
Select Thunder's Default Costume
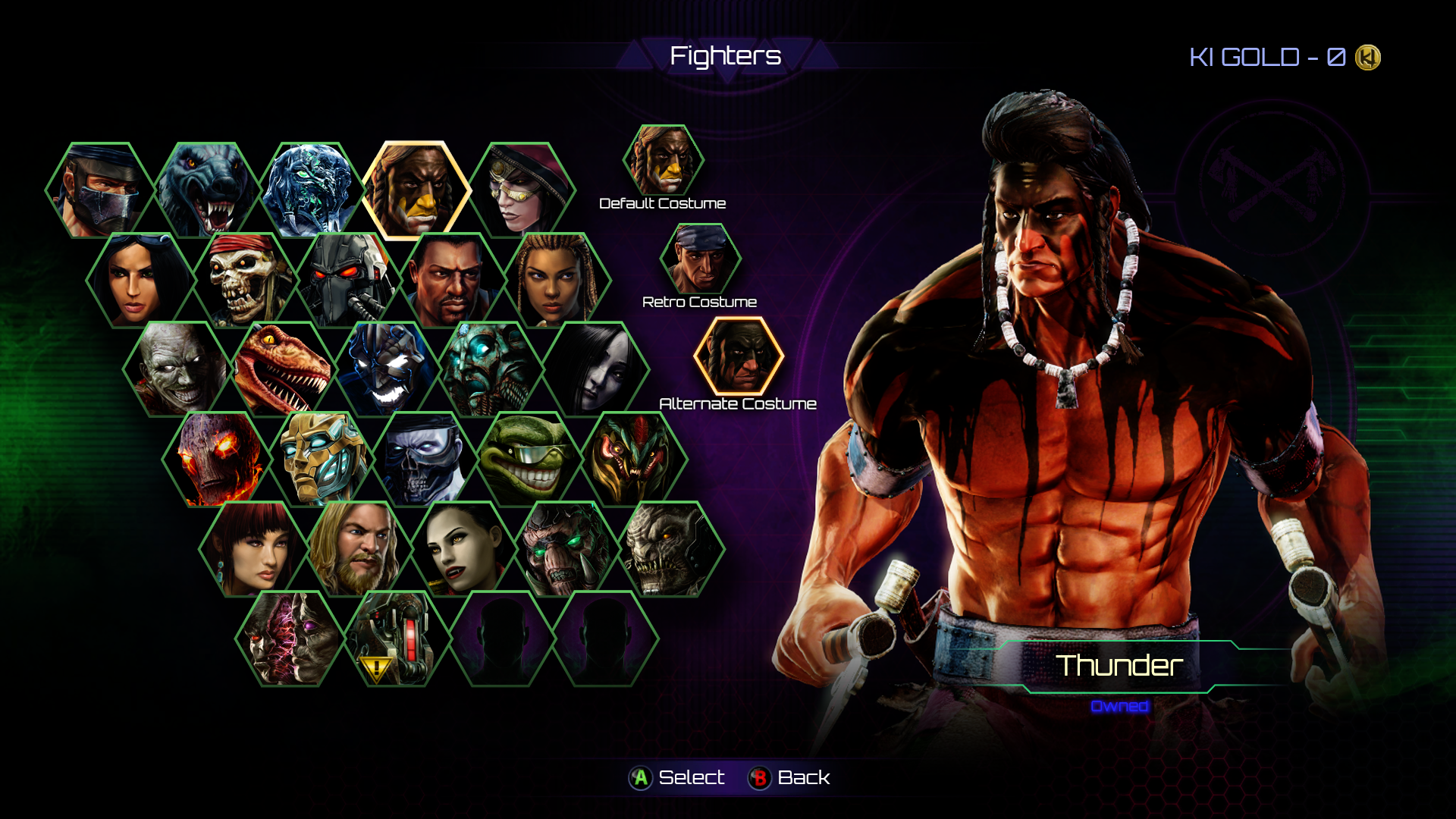pos(664,161)
